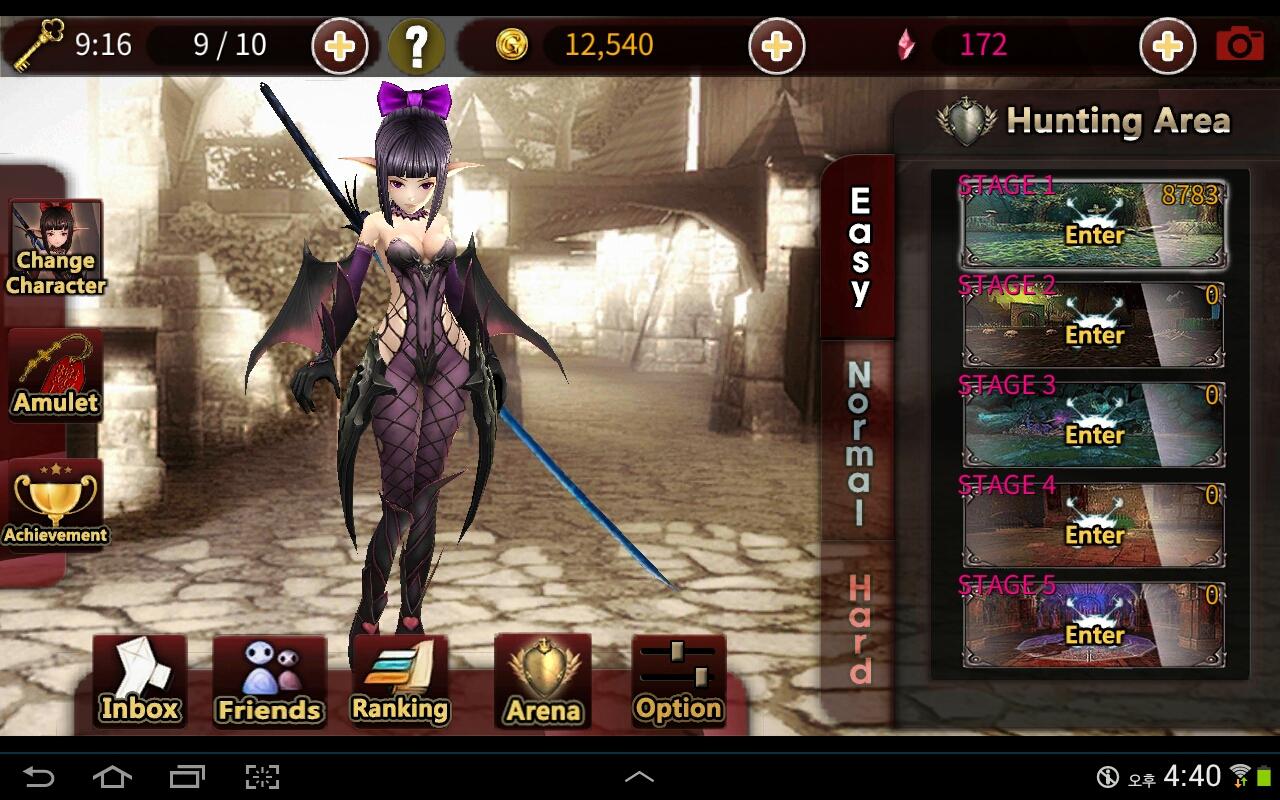Viewport: 1280px width, 800px height.
Task: Enter Stage 4
Action: (1094, 526)
